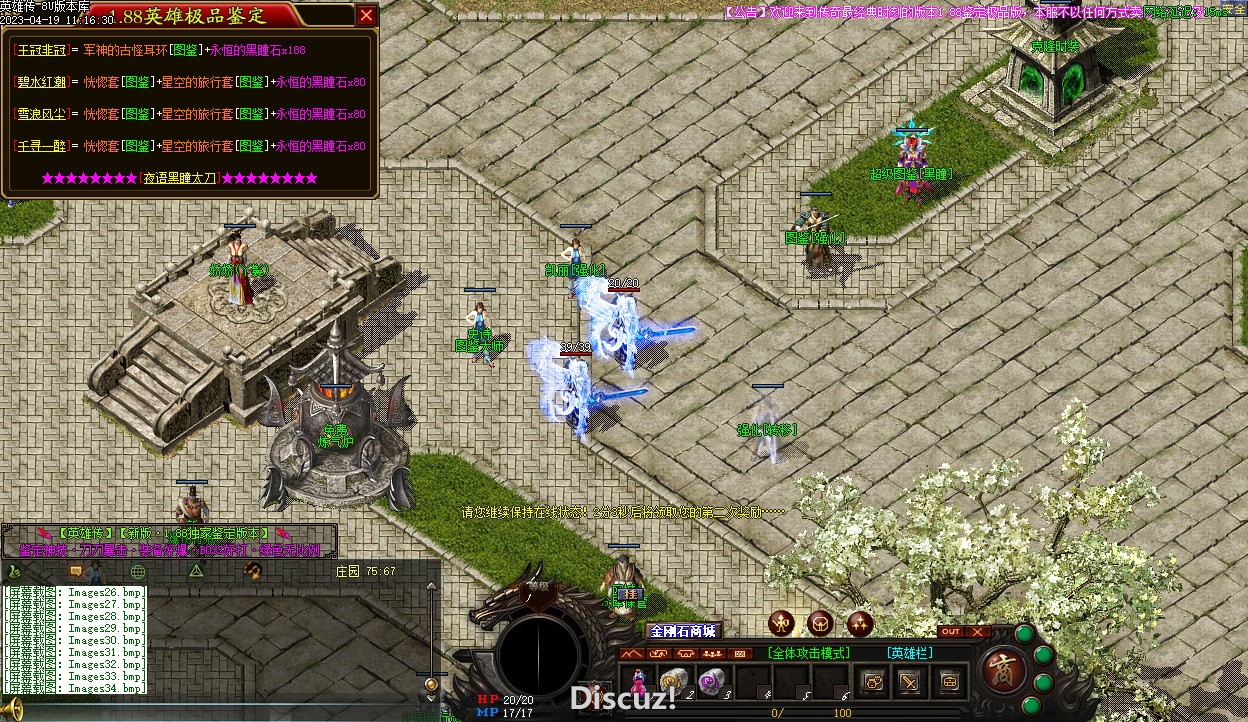Pick the 千寻一醉 recipe link
This screenshot has width=1248, height=722.
pos(41,146)
